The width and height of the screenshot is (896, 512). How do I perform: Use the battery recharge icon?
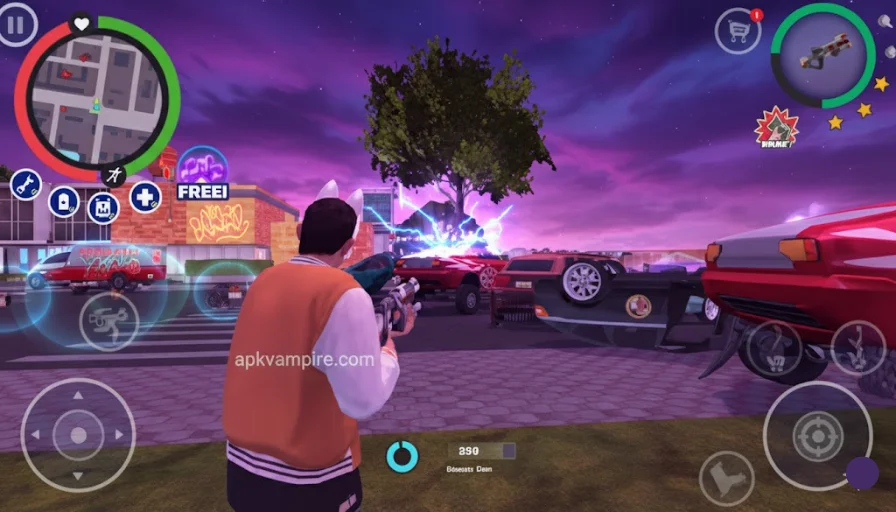63,201
